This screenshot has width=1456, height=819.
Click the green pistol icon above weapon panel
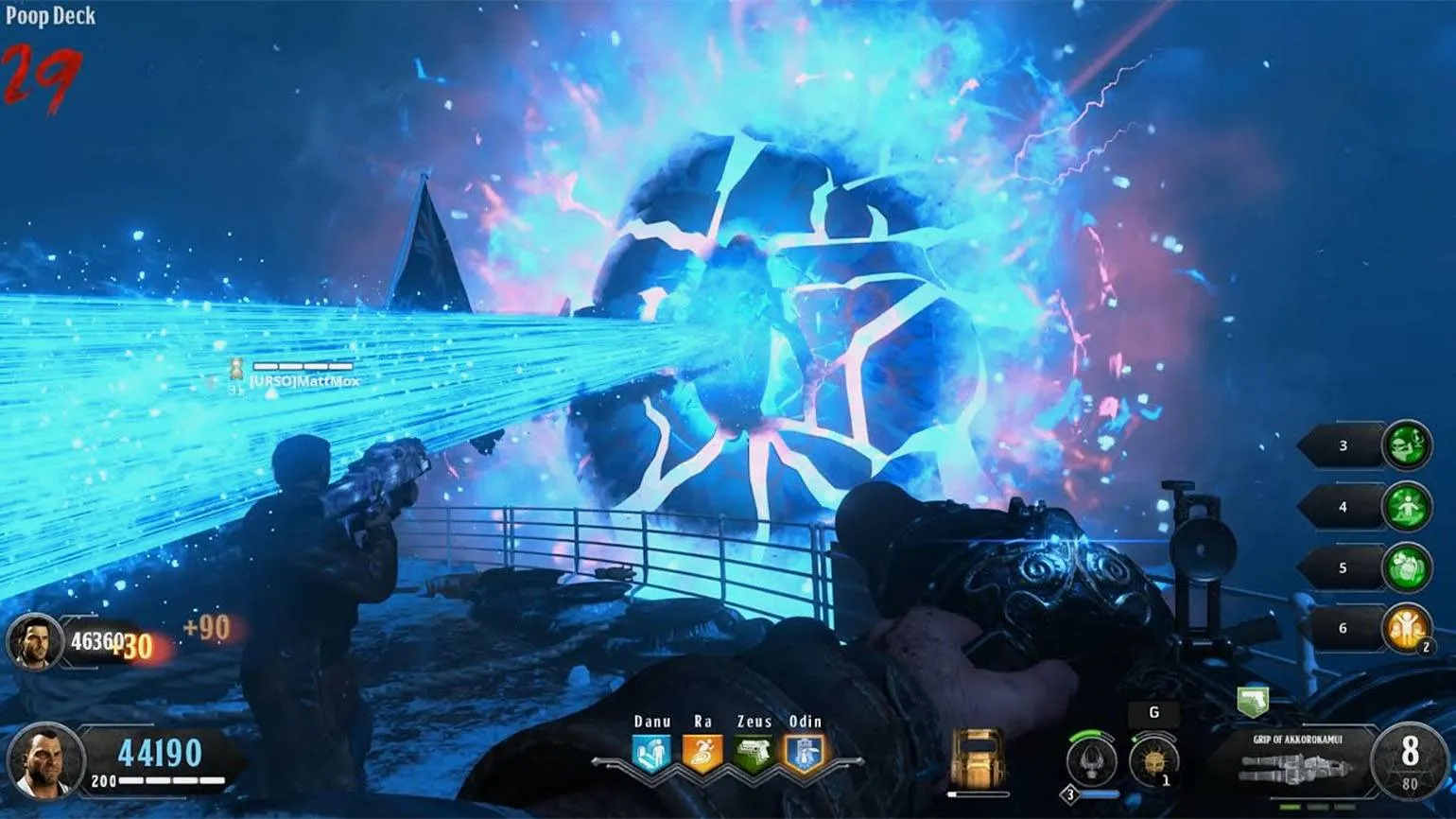(x=1253, y=701)
